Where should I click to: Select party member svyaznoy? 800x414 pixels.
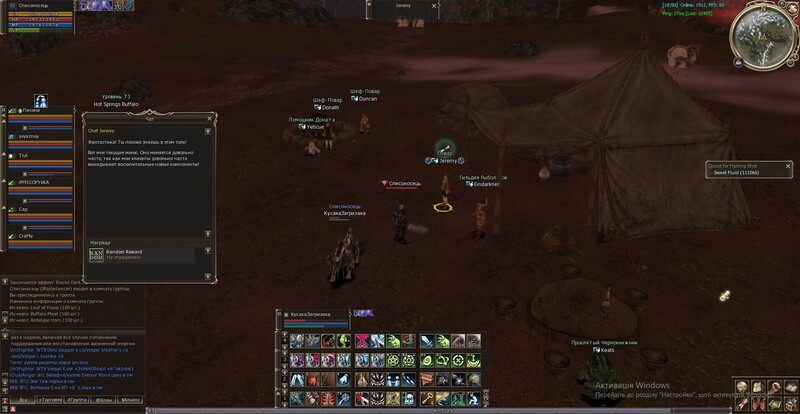pyautogui.click(x=28, y=136)
